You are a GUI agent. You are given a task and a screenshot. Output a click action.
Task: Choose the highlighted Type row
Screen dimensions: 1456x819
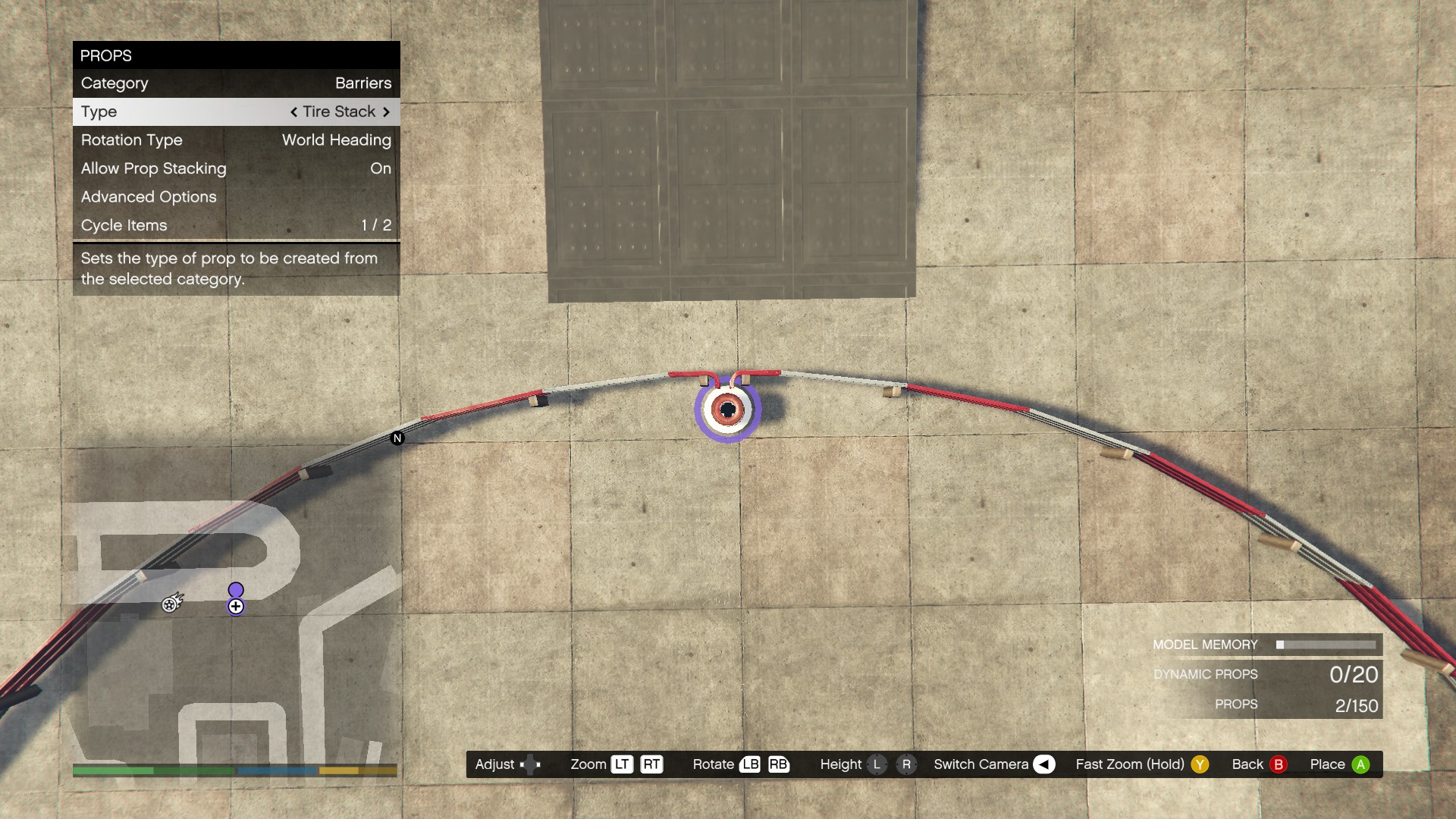[236, 111]
